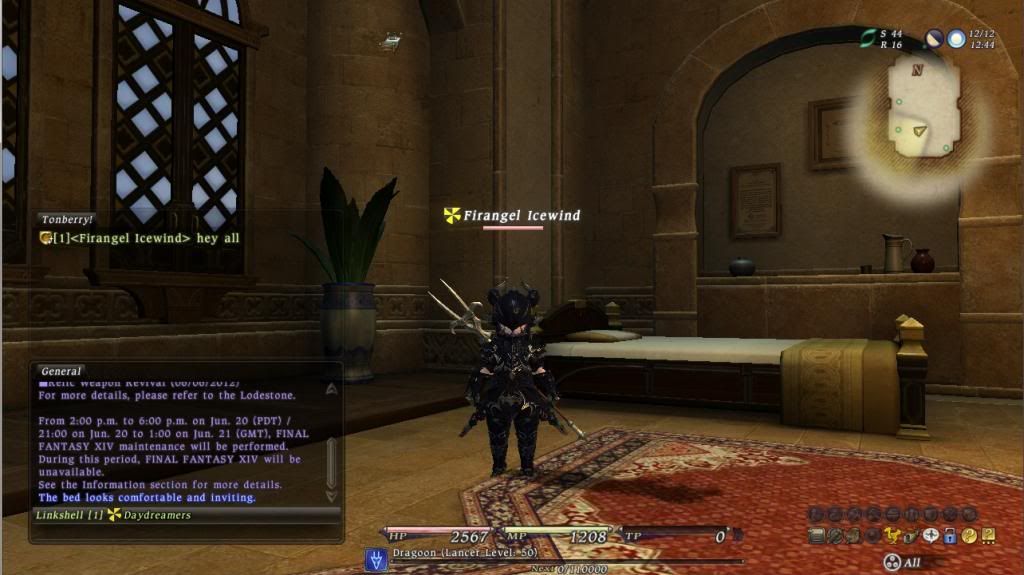Screen dimensions: 1024x575
Task: Select Firangel Icewind's name plate
Action: 512,215
